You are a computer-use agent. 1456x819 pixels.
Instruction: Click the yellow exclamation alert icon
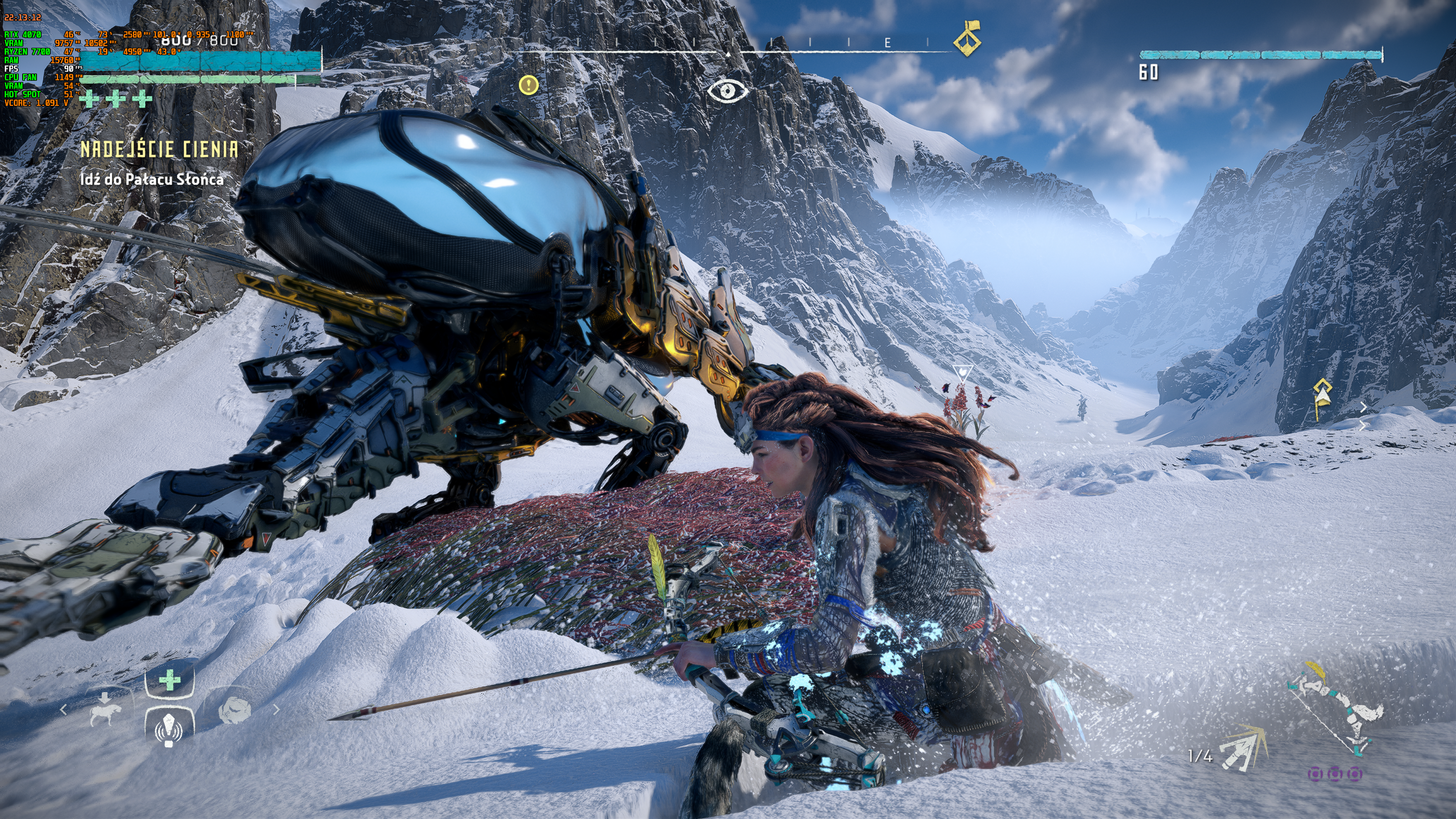[529, 85]
